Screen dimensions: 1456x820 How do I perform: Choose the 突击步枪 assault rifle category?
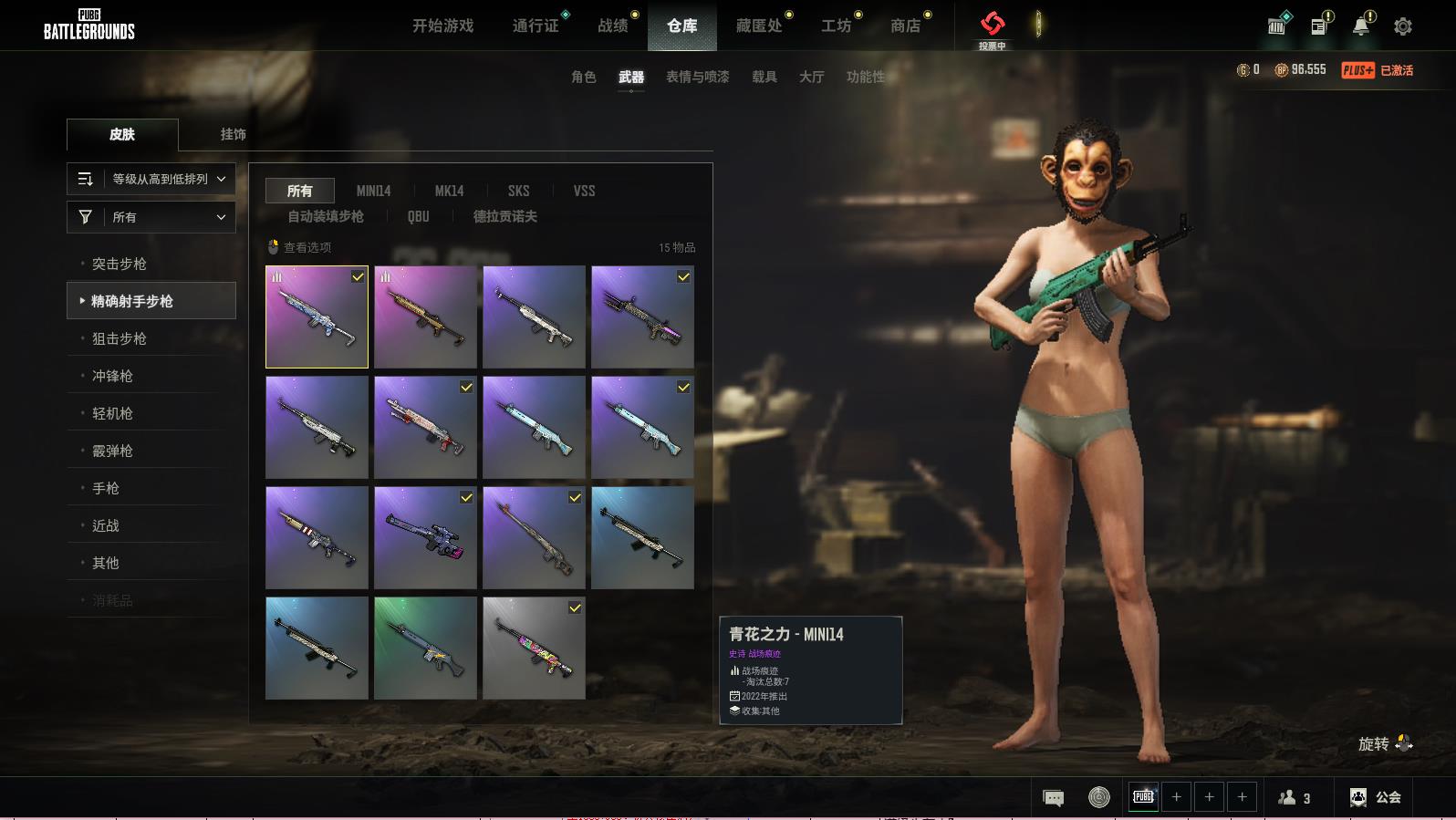click(x=120, y=264)
